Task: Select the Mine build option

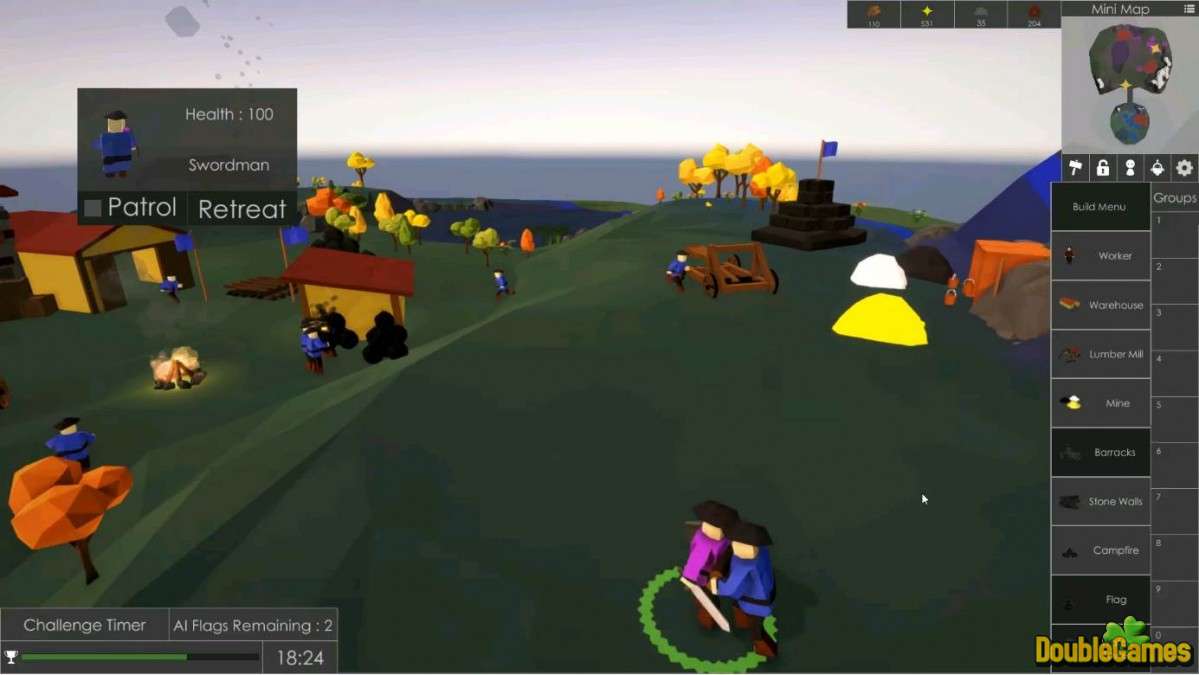Action: point(1100,403)
